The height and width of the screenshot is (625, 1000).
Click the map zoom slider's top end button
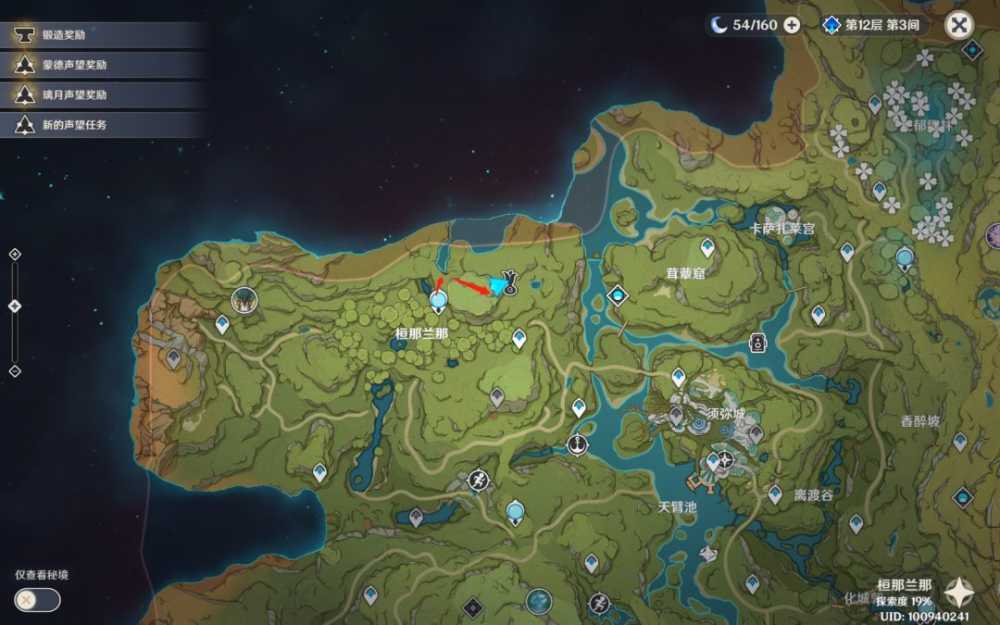14,254
